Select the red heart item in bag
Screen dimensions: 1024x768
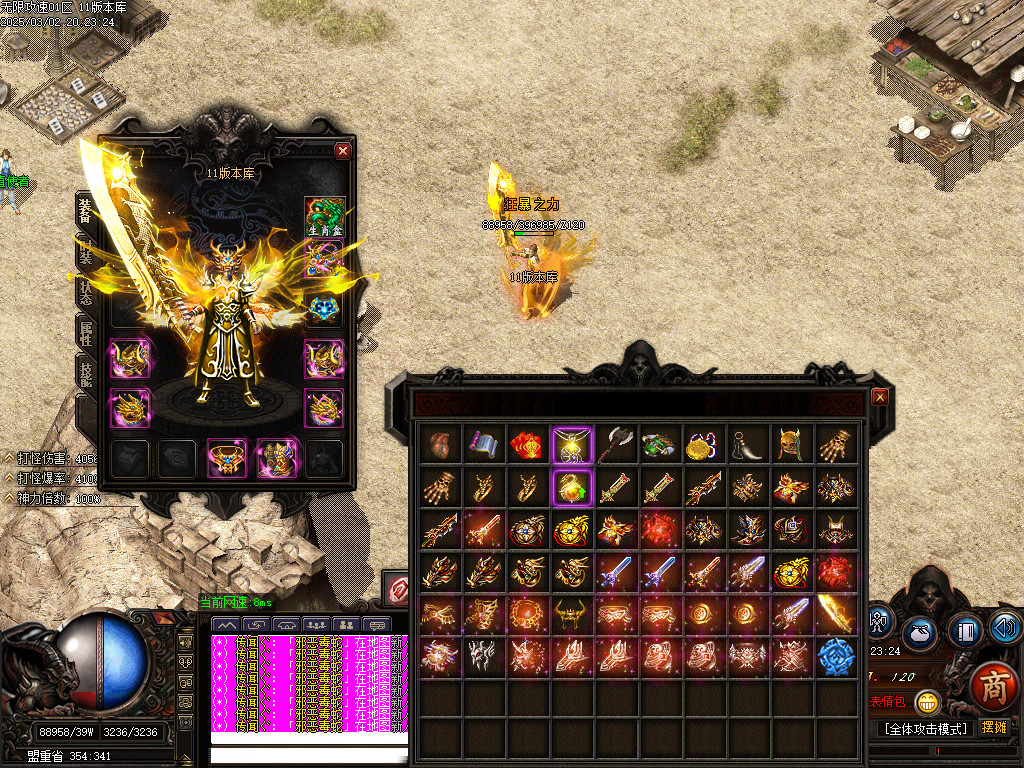pyautogui.click(x=440, y=444)
